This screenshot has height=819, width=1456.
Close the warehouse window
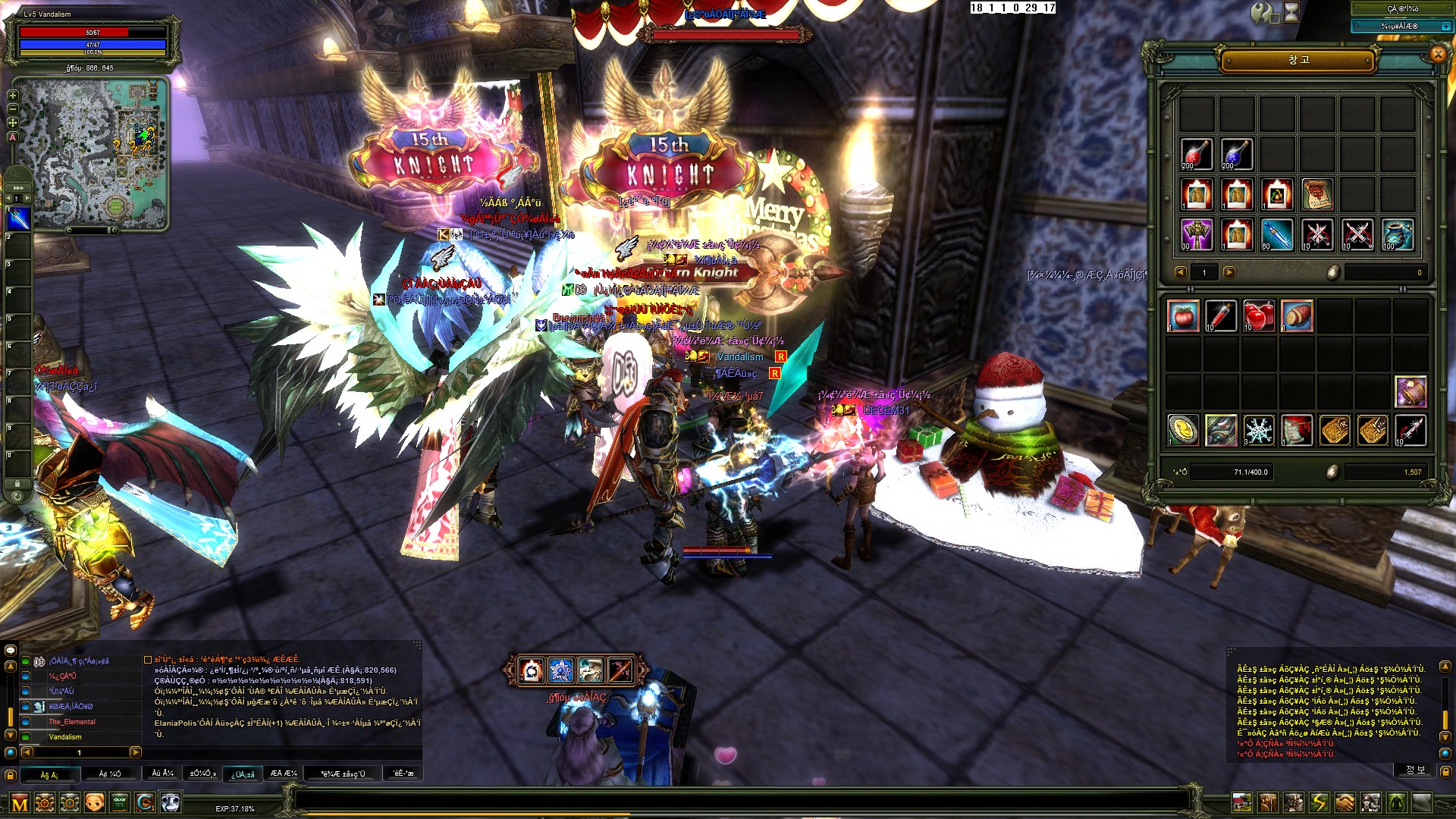[x=1437, y=54]
